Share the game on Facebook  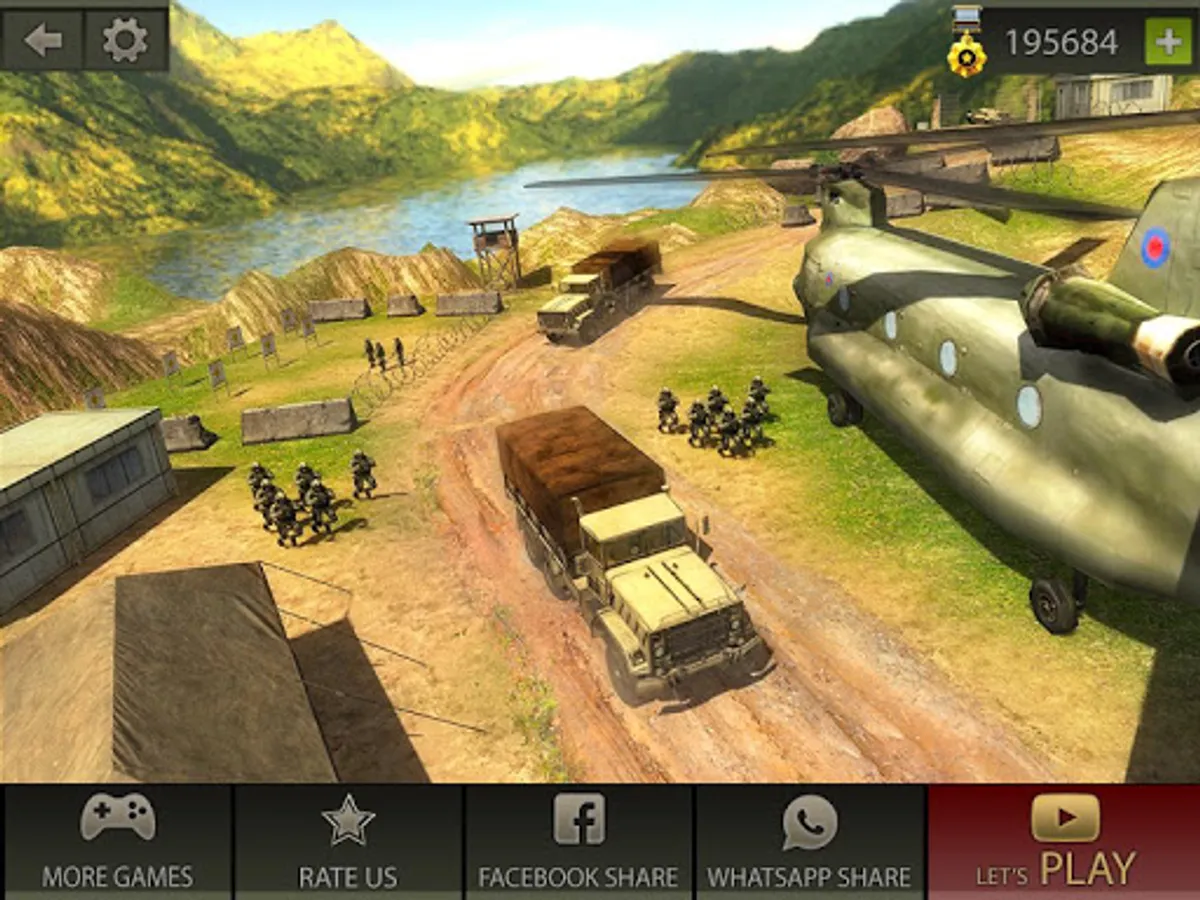point(579,841)
